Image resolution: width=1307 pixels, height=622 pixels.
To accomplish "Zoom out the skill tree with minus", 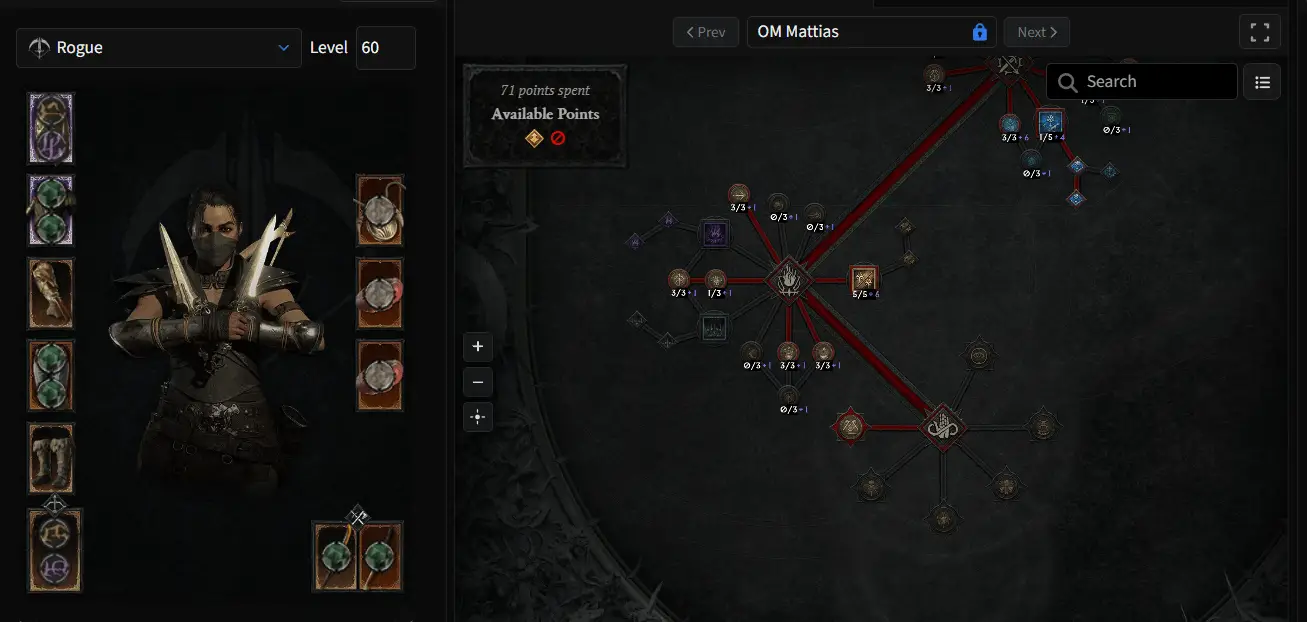I will coord(478,382).
